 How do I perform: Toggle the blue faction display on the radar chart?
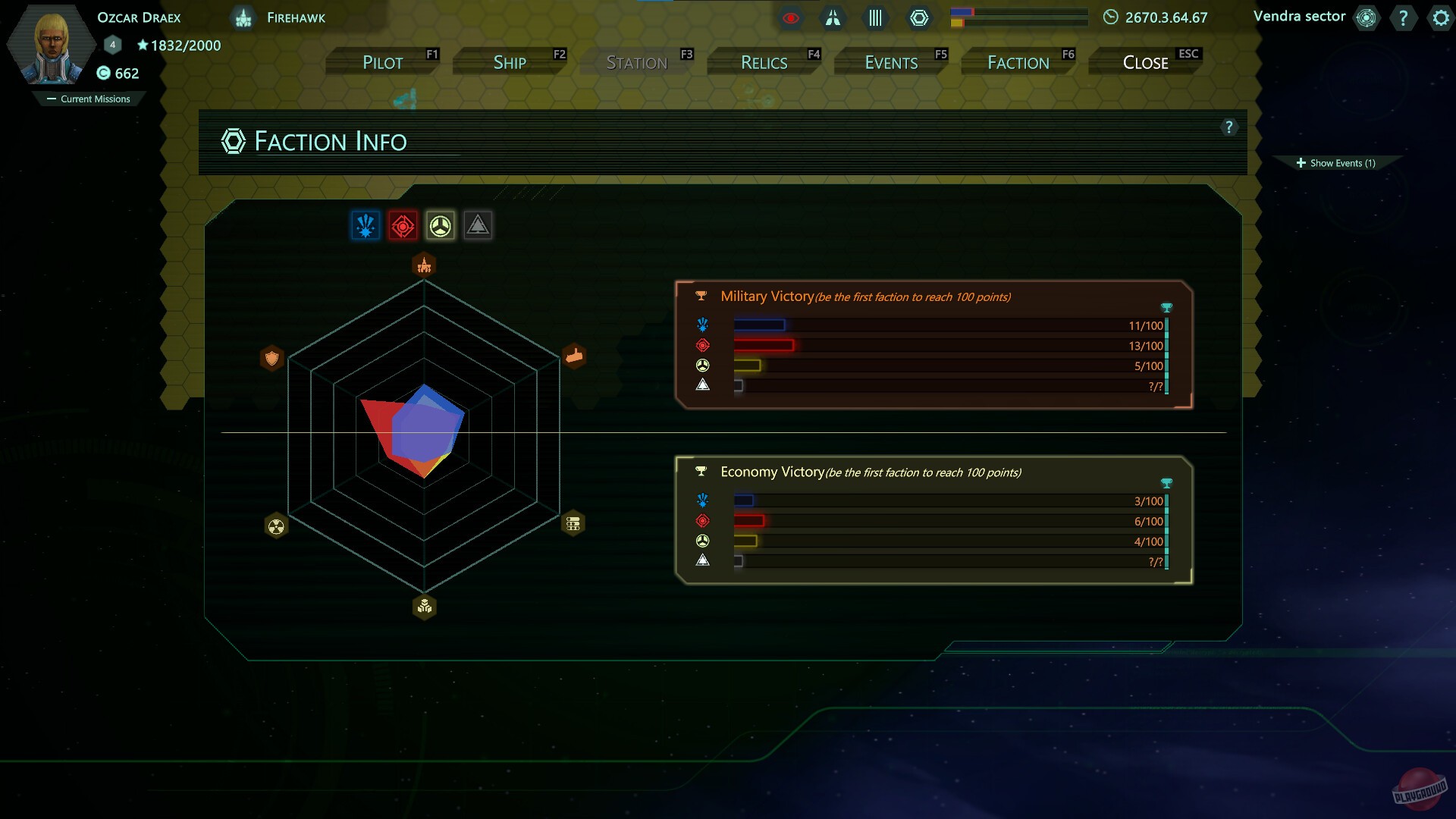tap(366, 224)
